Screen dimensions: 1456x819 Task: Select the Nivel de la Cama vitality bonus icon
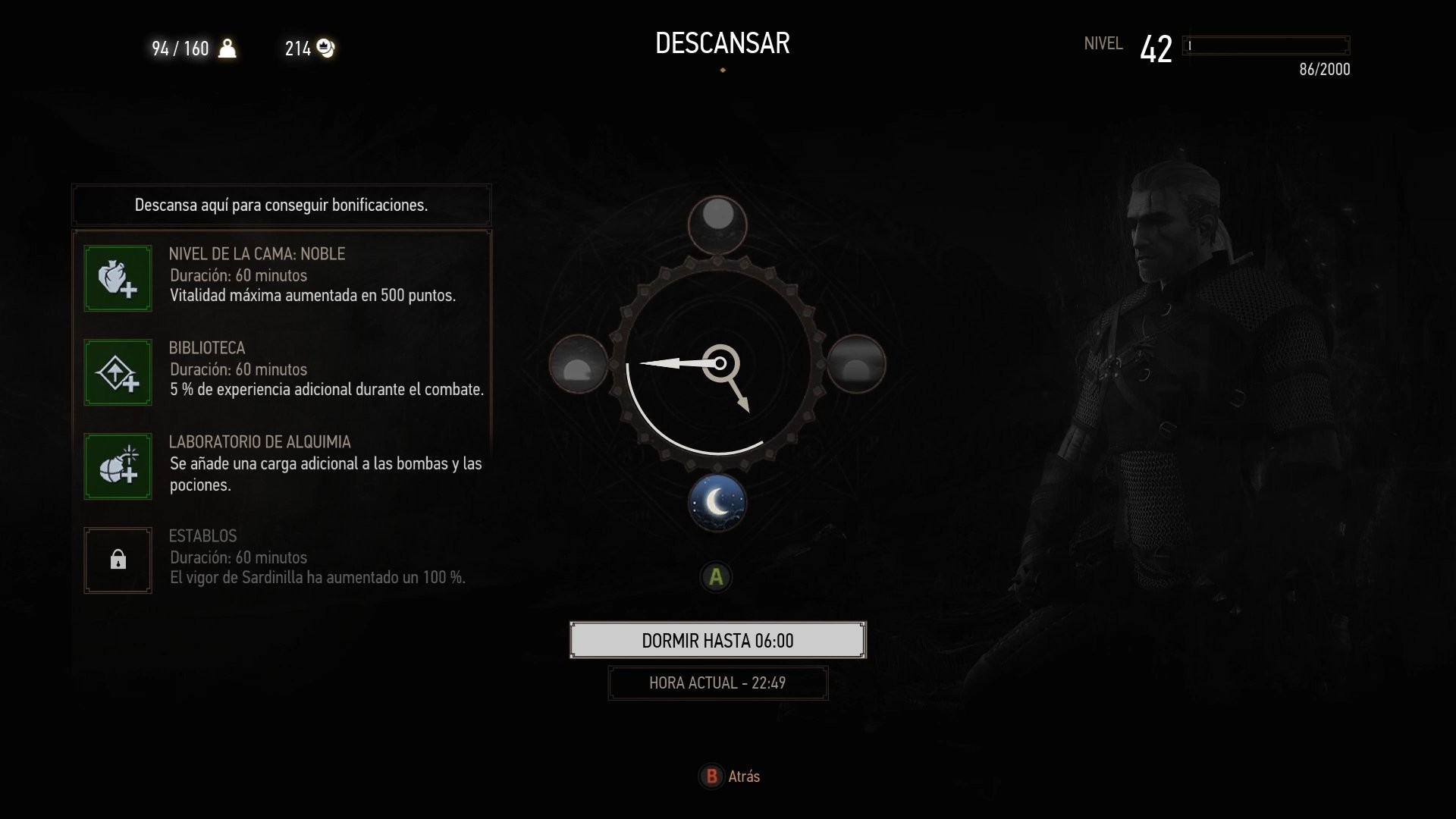coord(118,278)
